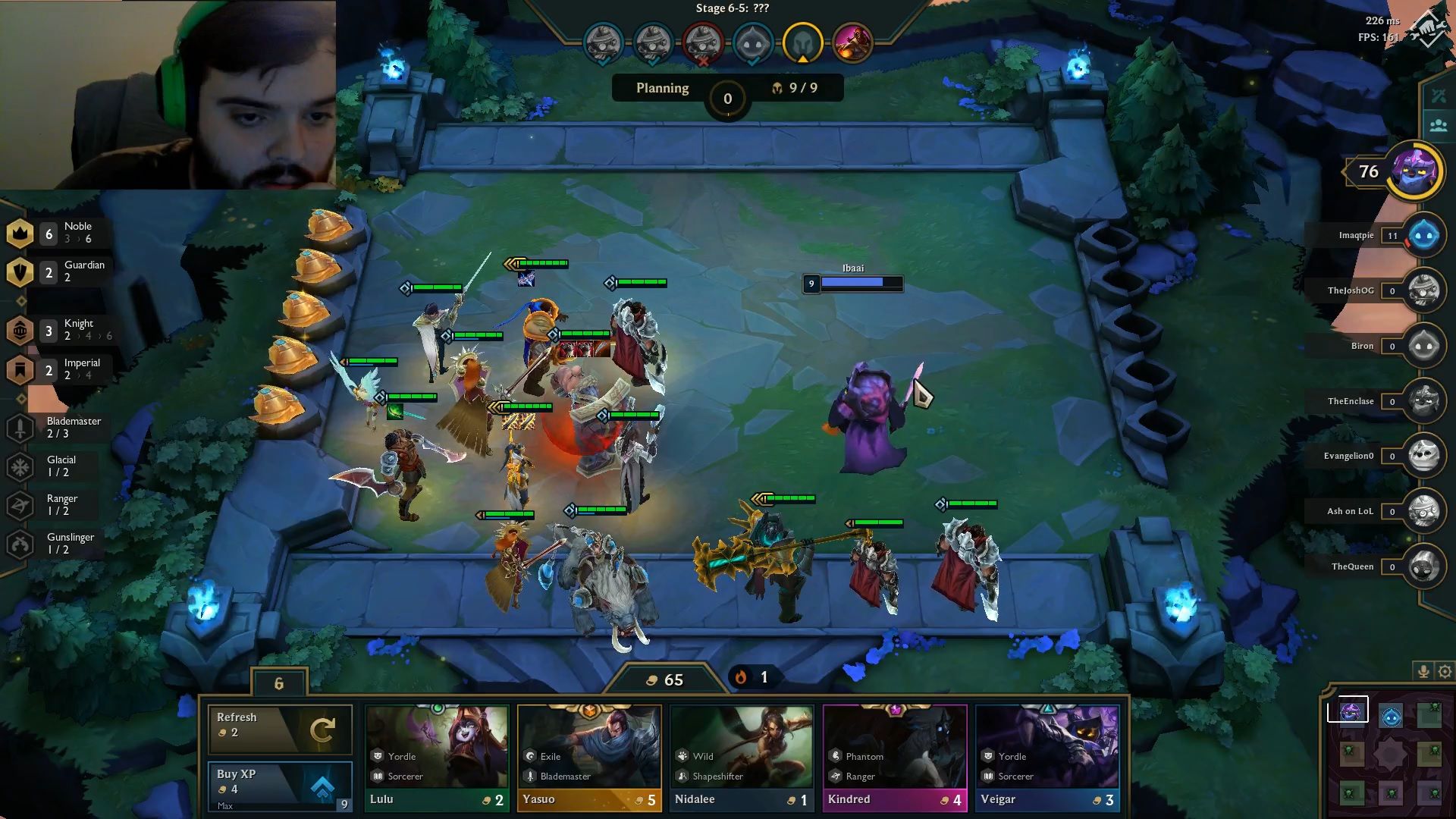Purchase Yasuo from the shop
The width and height of the screenshot is (1456, 819).
[x=589, y=751]
